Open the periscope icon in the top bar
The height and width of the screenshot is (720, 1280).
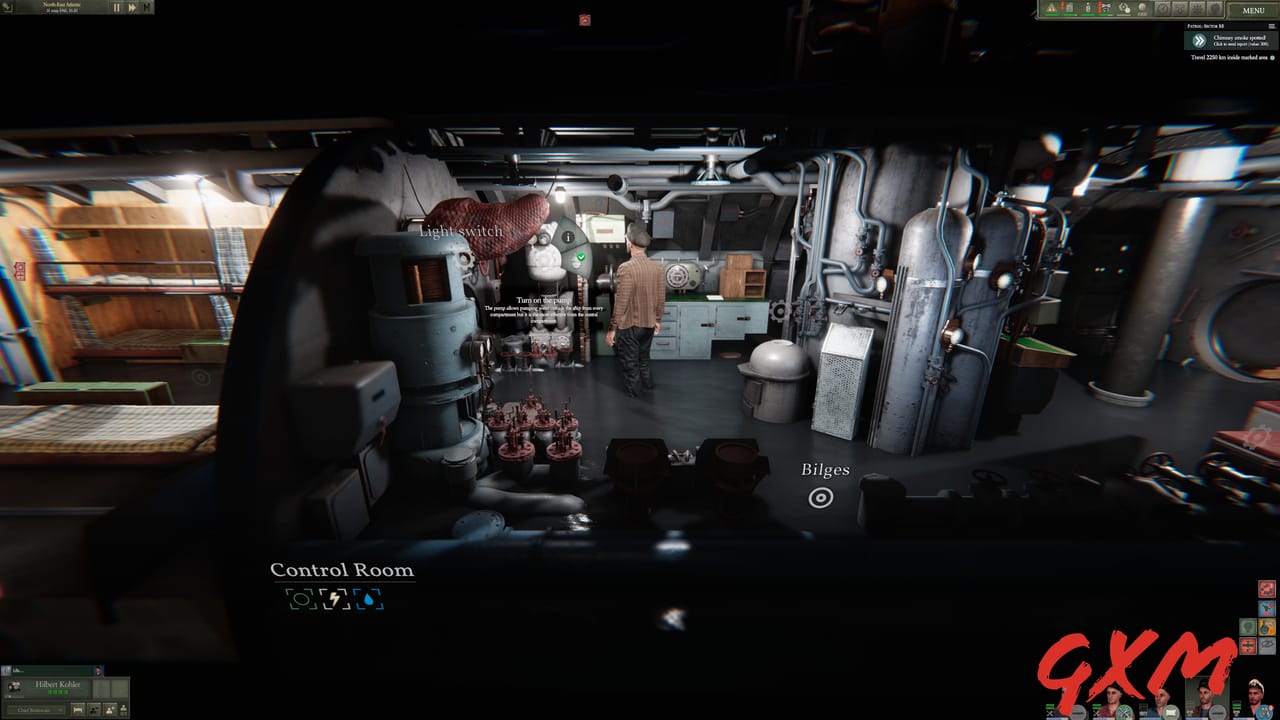[1178, 9]
